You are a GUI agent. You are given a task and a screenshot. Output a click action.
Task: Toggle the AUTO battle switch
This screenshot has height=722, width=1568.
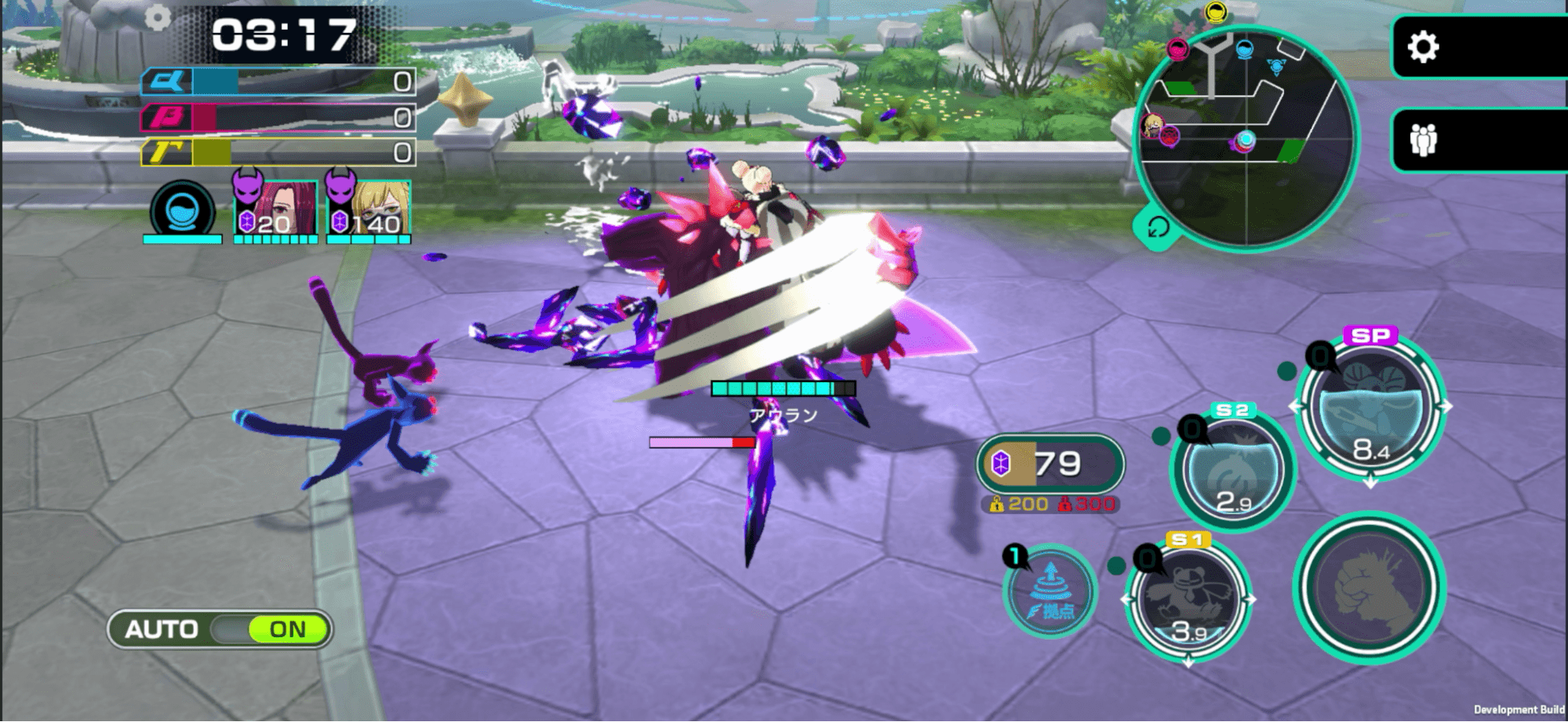[220, 629]
